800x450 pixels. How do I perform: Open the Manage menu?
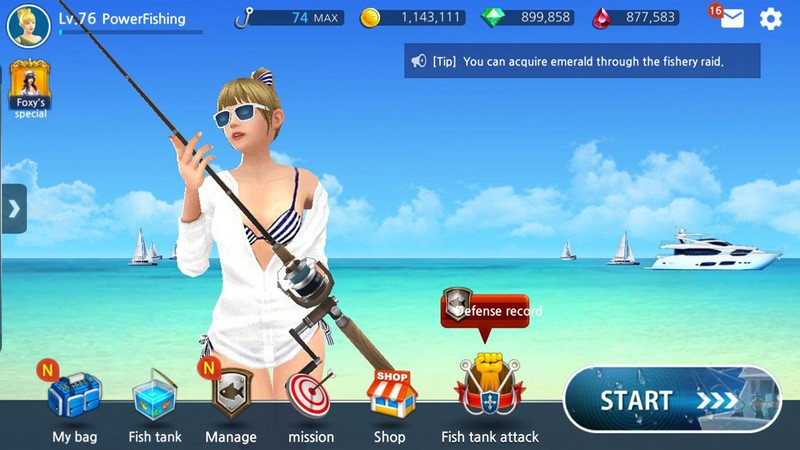[231, 395]
